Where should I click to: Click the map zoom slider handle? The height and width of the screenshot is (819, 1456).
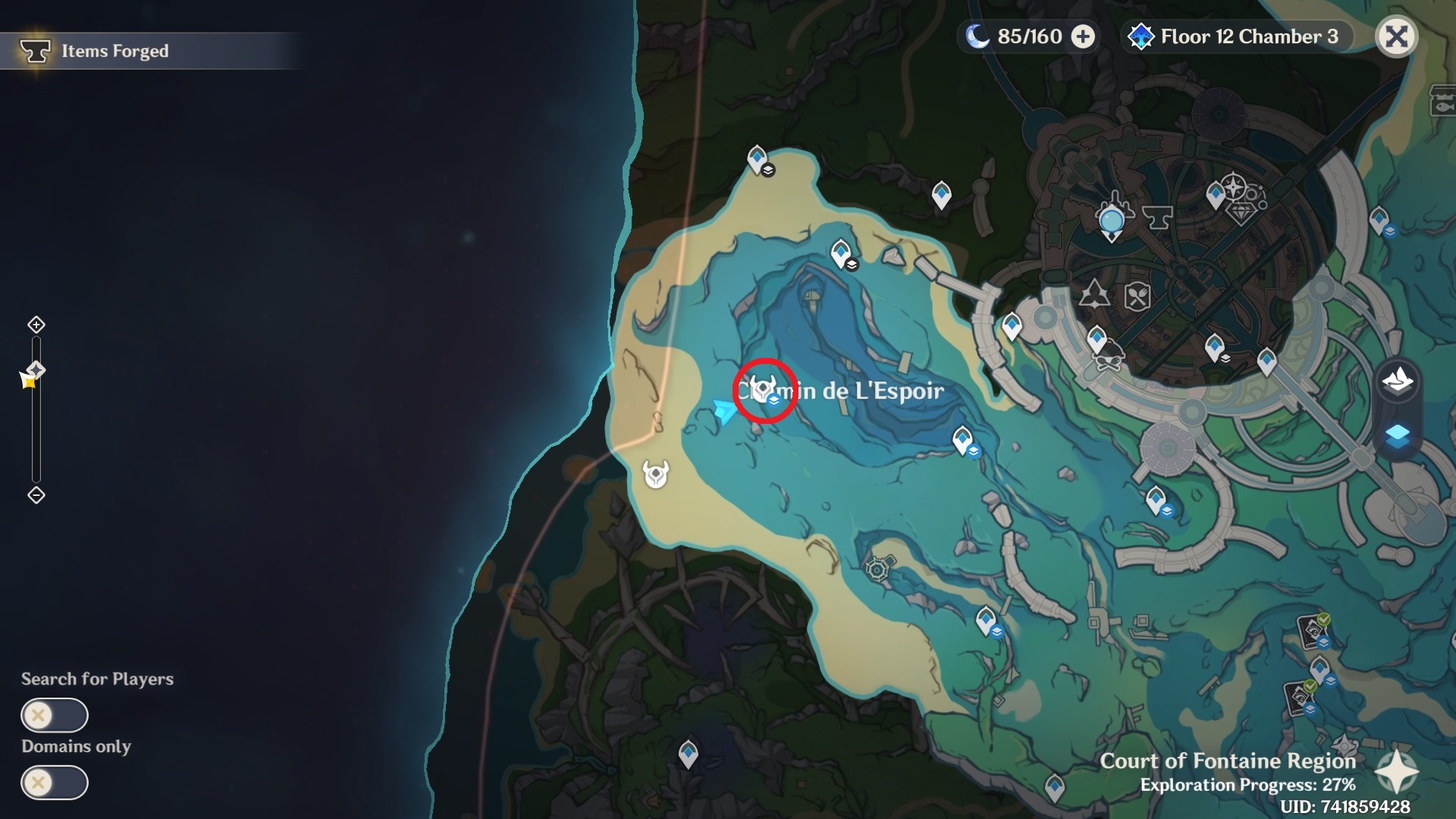36,370
